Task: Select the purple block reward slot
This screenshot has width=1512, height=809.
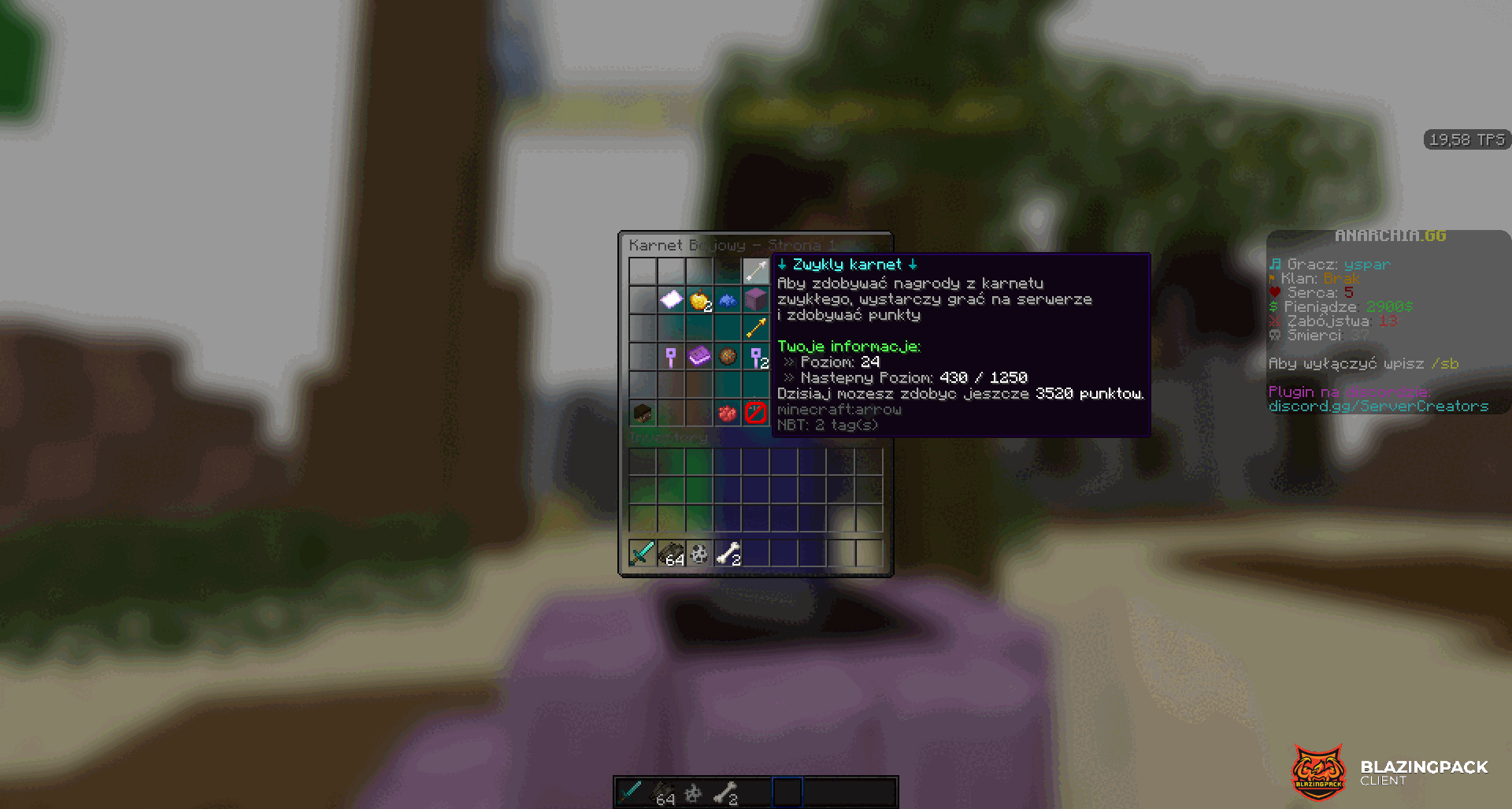Action: (755, 299)
